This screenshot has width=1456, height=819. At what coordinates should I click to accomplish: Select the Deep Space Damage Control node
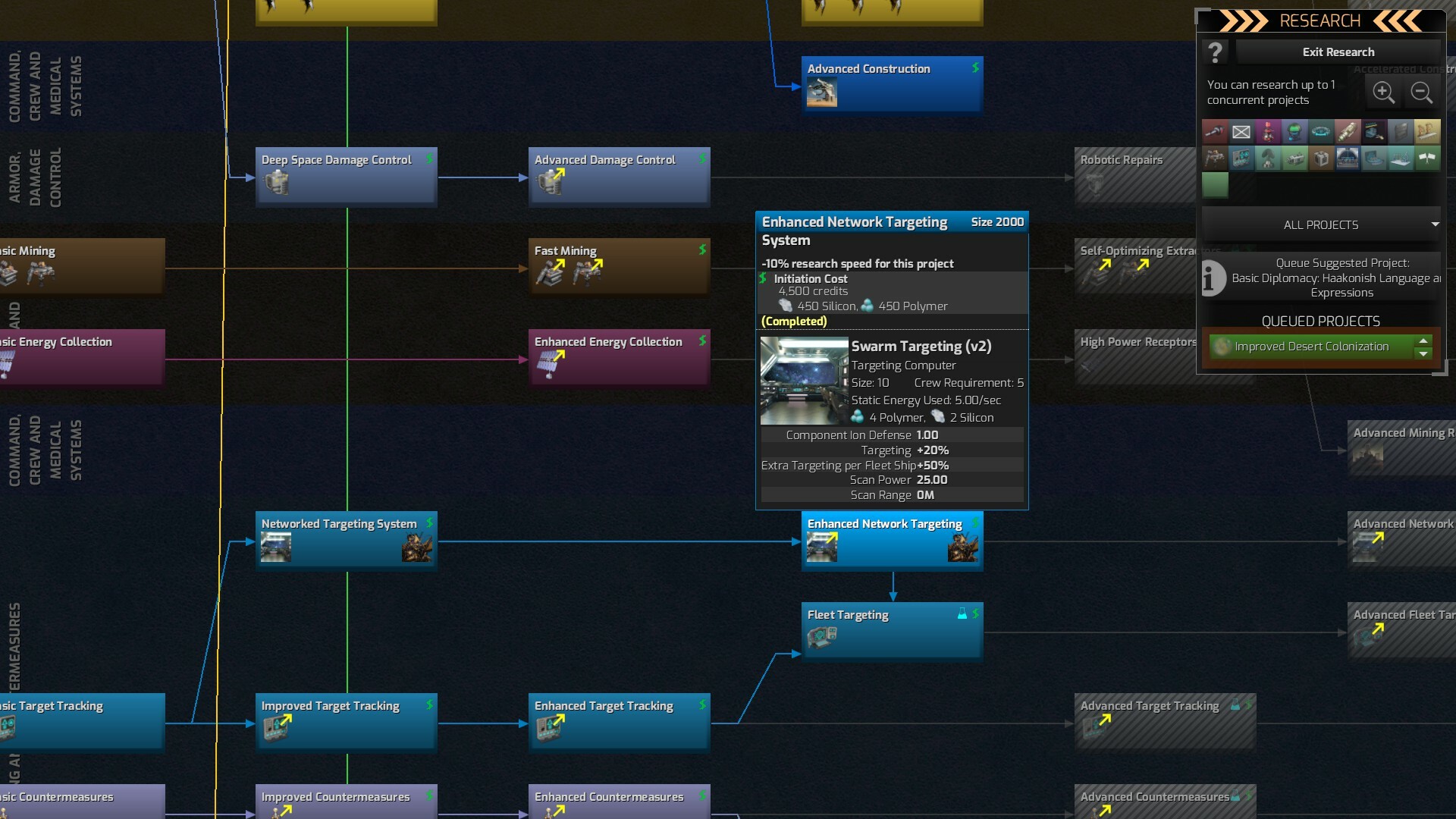coord(346,176)
